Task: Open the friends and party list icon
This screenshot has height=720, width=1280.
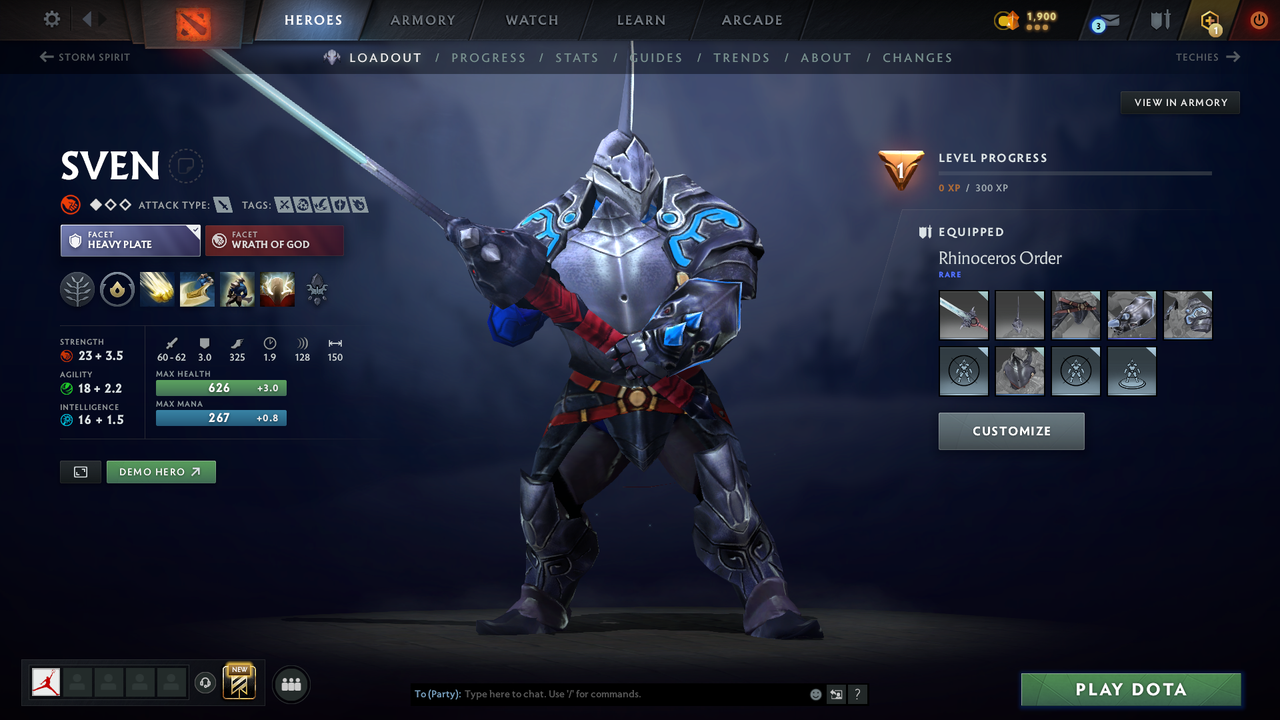Action: pos(290,683)
